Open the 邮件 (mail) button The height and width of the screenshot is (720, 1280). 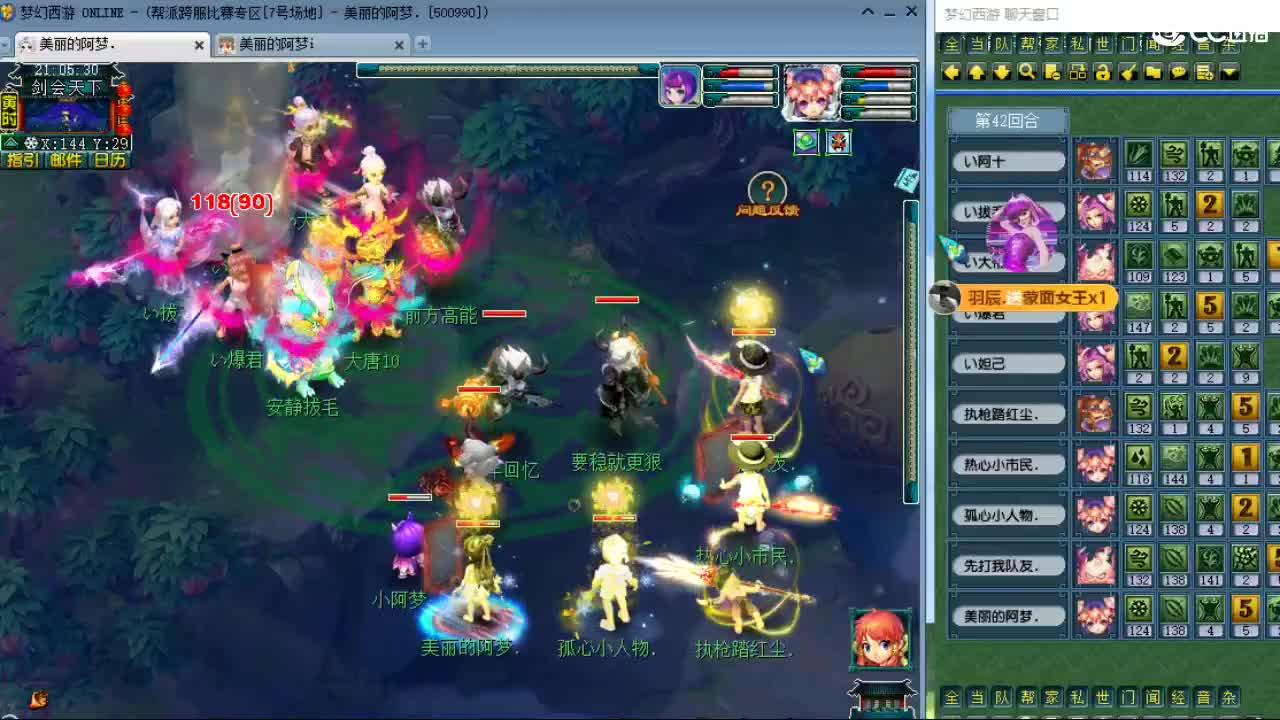point(65,159)
